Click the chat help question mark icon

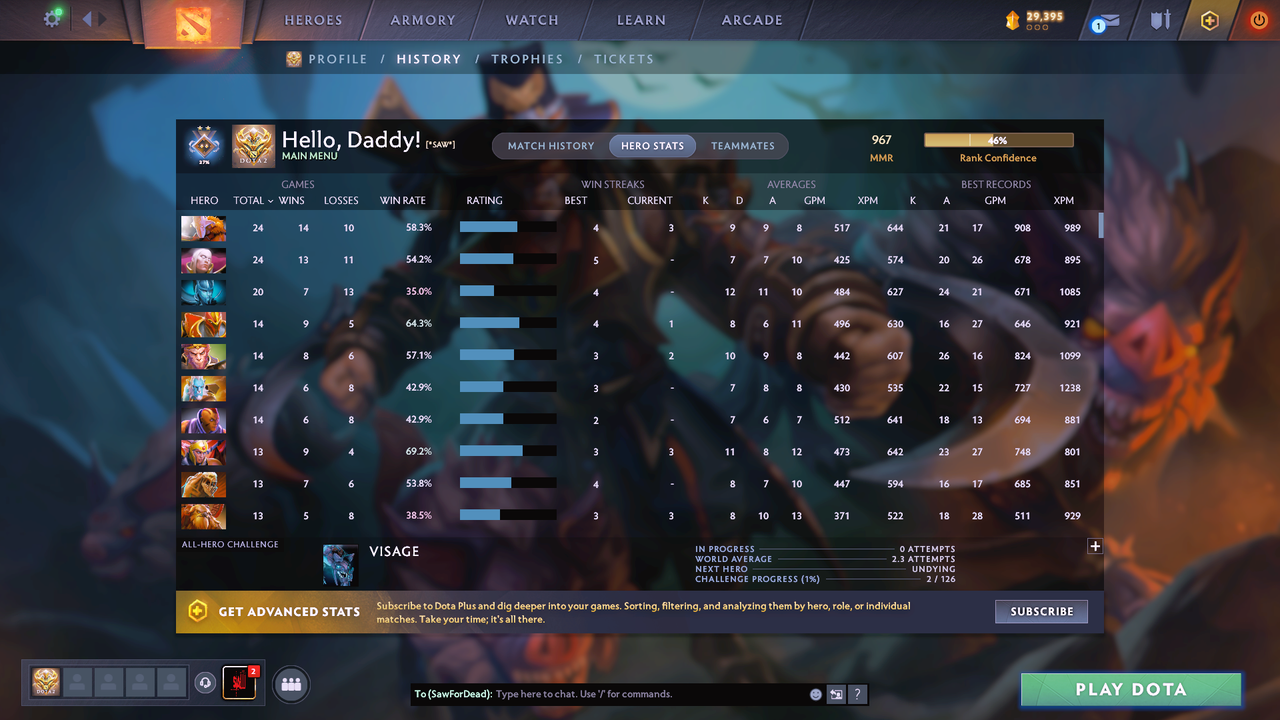pos(857,694)
